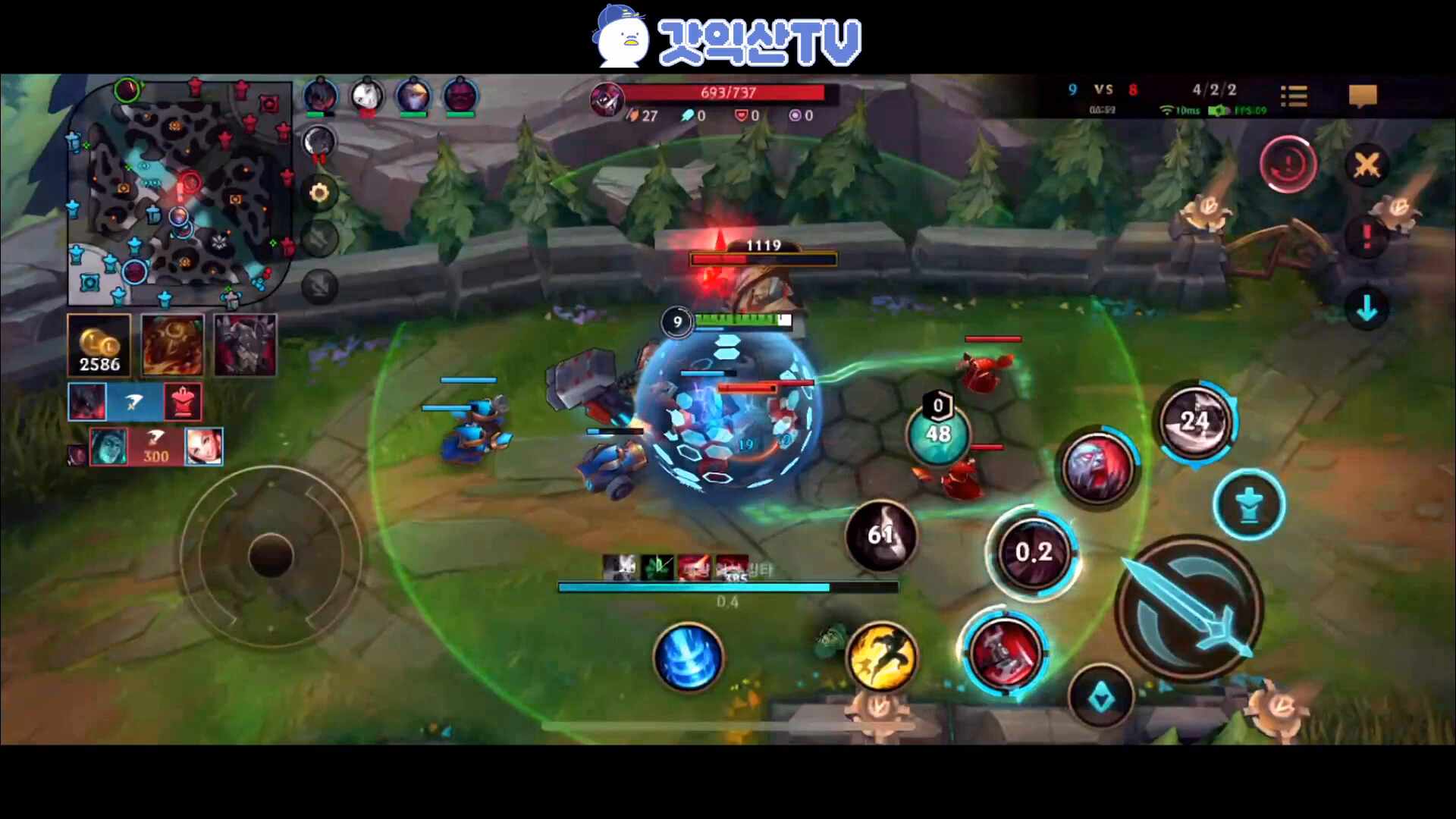Send the red exclamation danger ping

point(1367,237)
